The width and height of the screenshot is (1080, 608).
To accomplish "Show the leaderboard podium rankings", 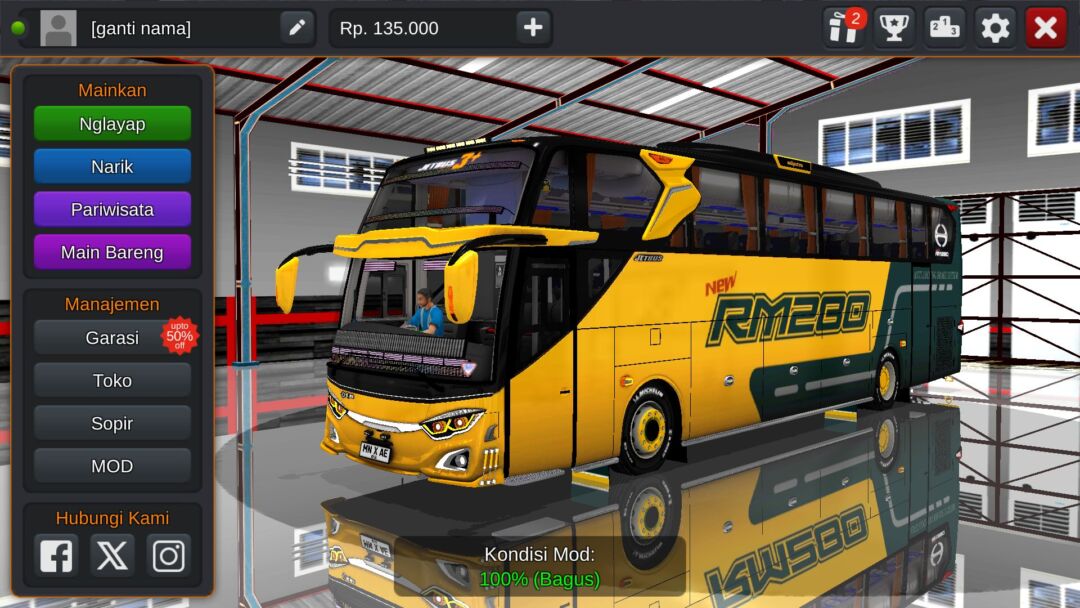I will click(944, 28).
